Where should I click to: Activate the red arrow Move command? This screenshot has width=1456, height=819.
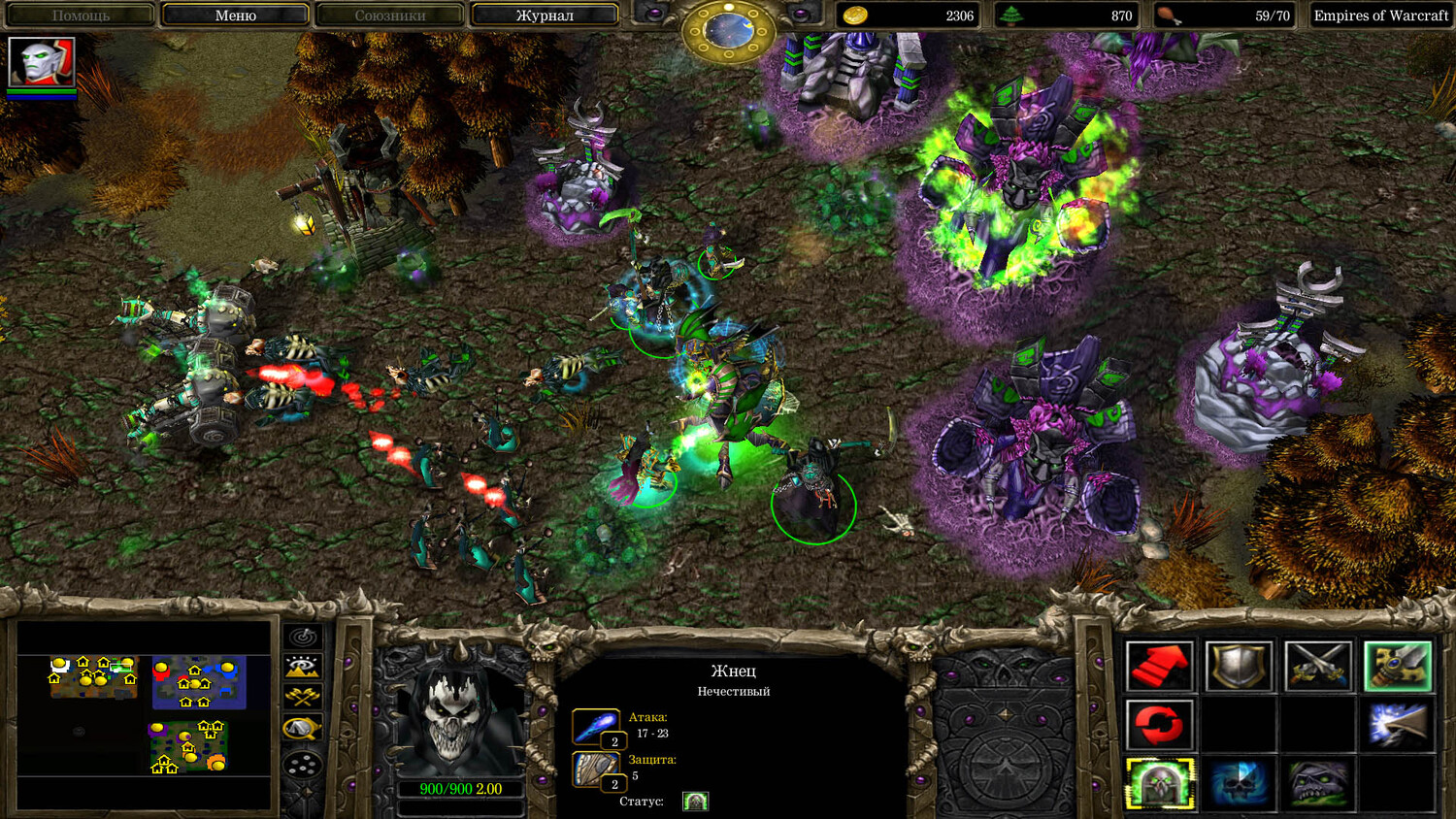pyautogui.click(x=1159, y=667)
